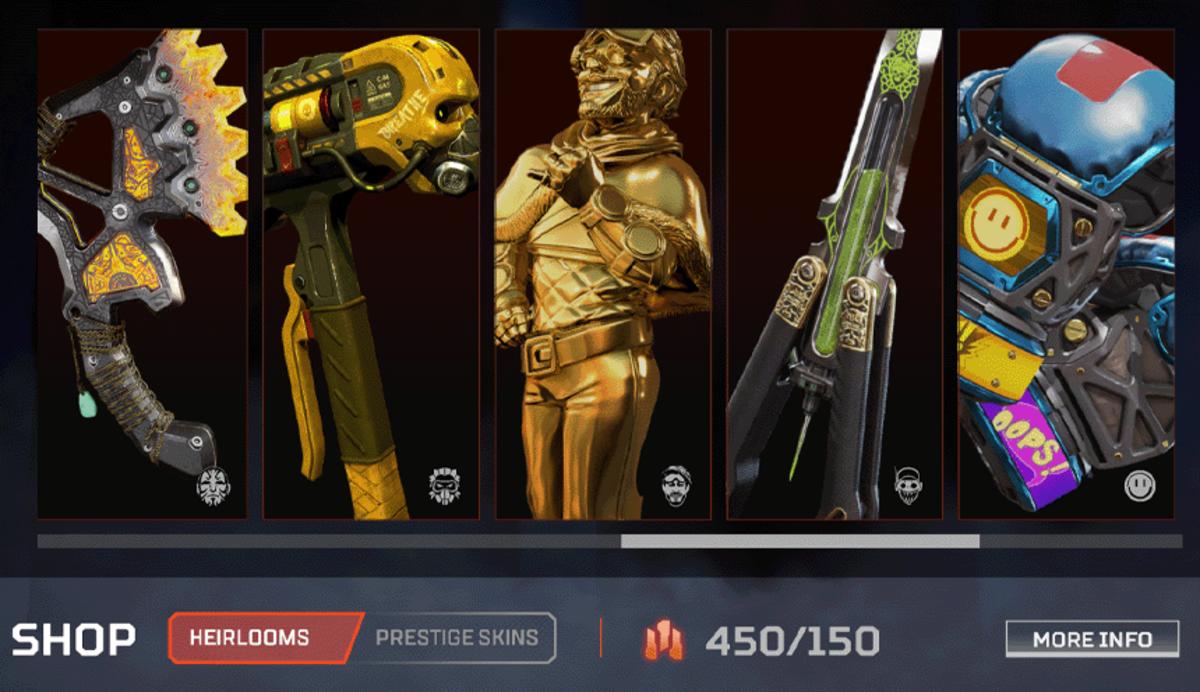Pick the golden statue heirloom card

pyautogui.click(x=603, y=274)
